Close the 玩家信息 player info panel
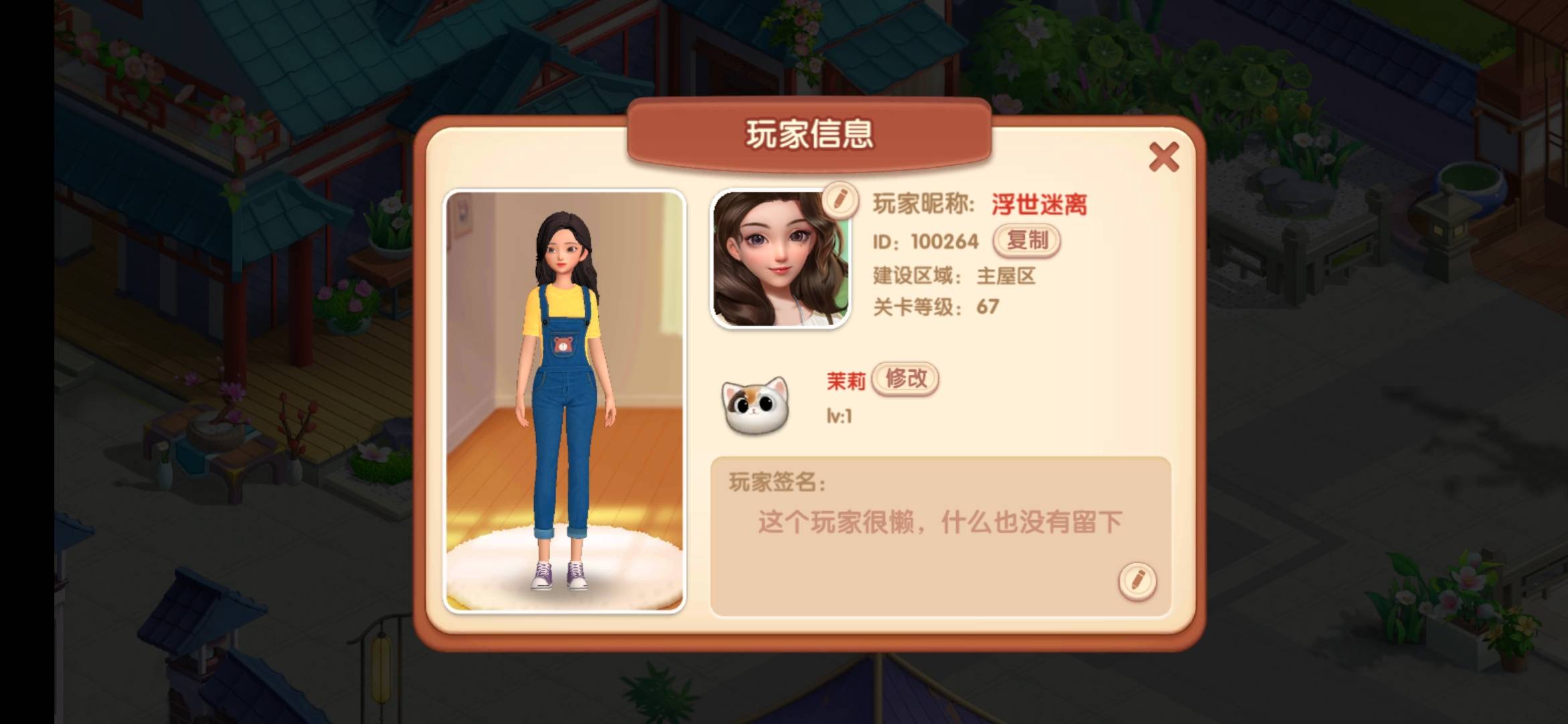This screenshot has width=1568, height=724. click(x=1163, y=158)
